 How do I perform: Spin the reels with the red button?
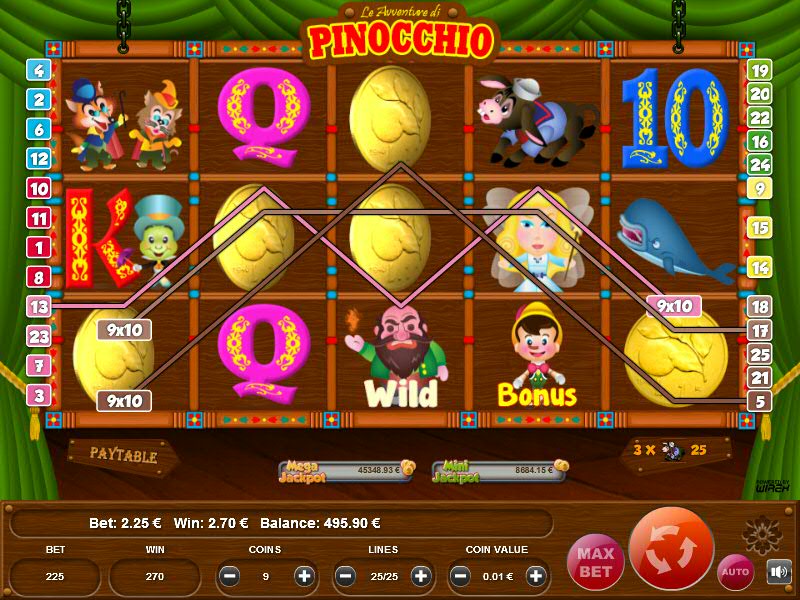(x=672, y=550)
